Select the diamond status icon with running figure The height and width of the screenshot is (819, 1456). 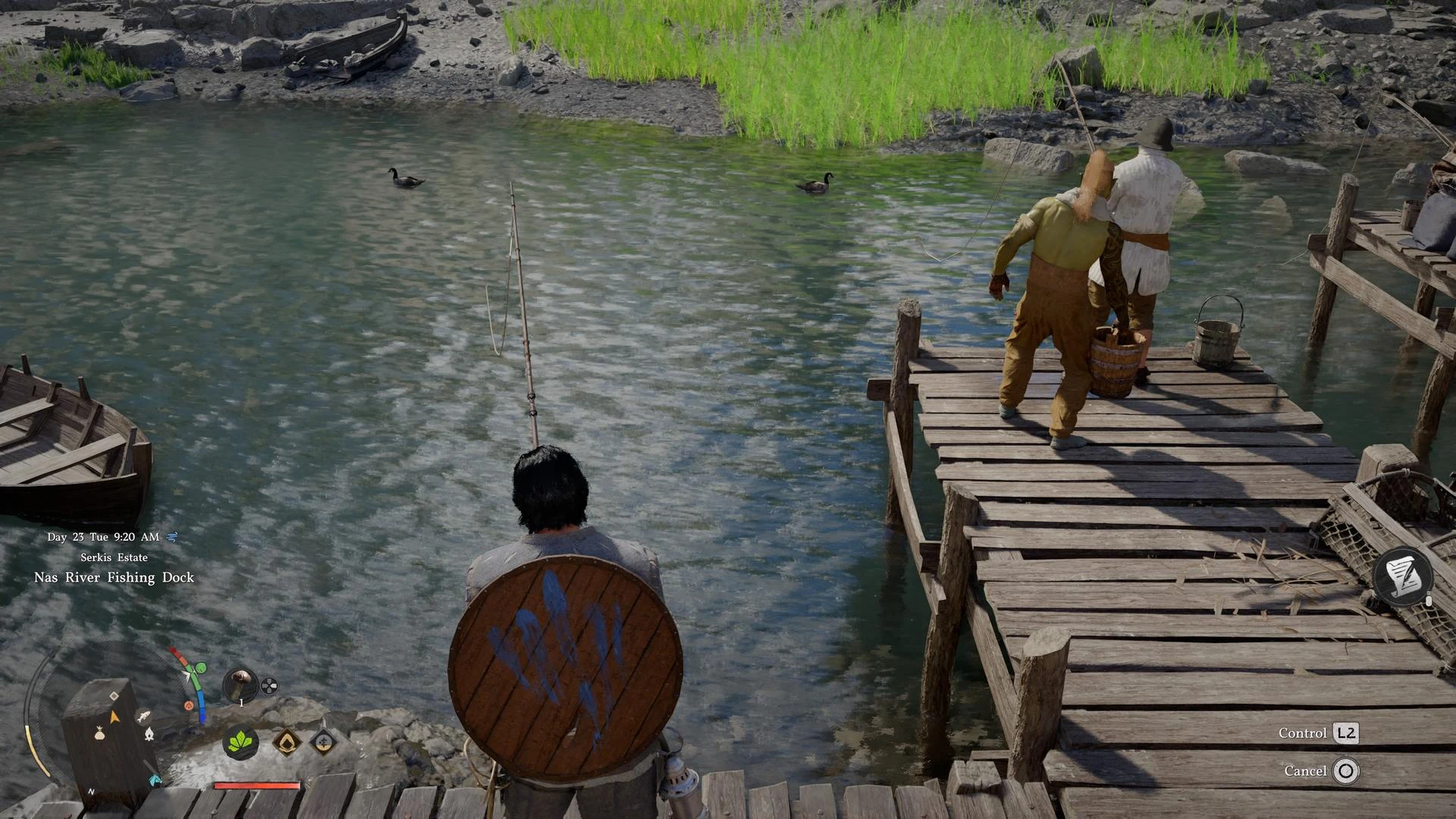click(x=323, y=741)
